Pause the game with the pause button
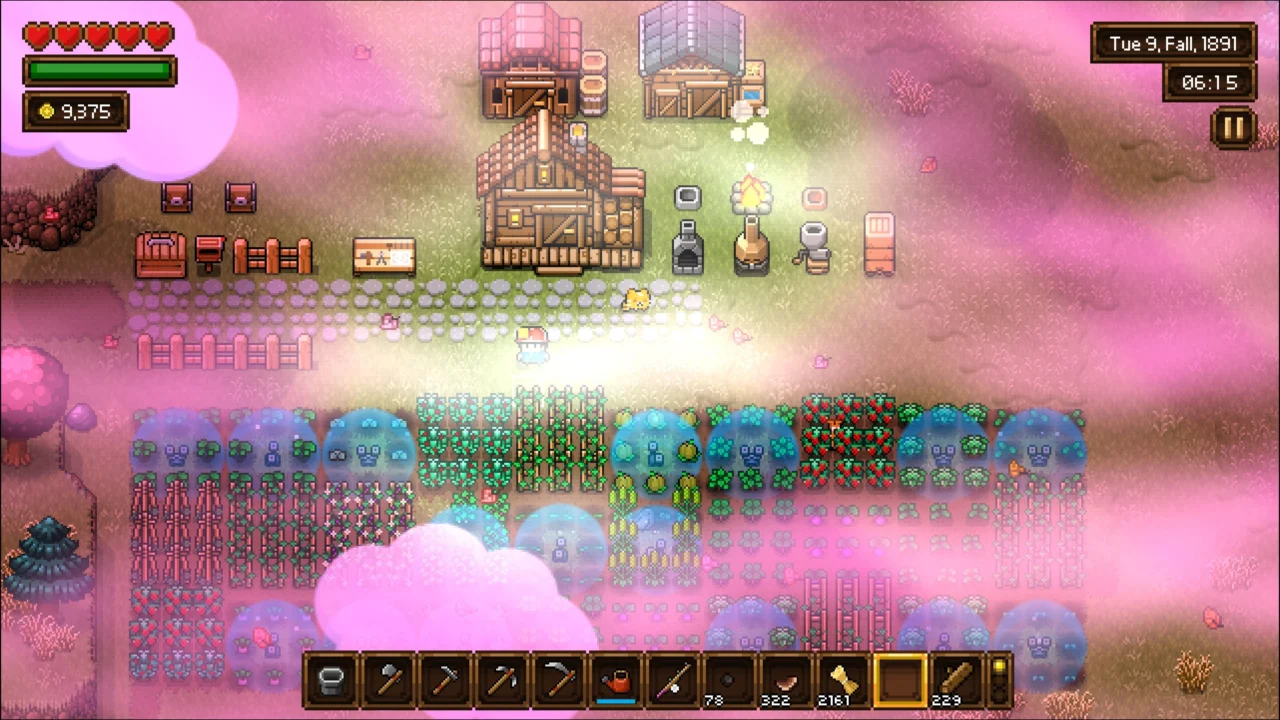The width and height of the screenshot is (1280, 720). 1234,127
